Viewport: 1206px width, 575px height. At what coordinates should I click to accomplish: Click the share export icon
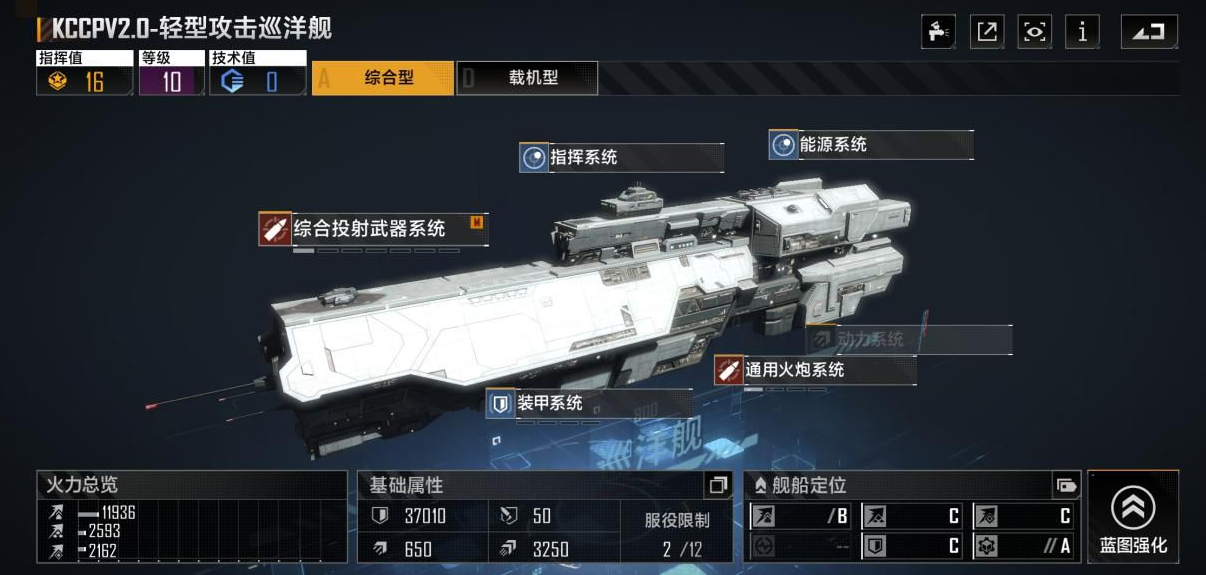(987, 32)
